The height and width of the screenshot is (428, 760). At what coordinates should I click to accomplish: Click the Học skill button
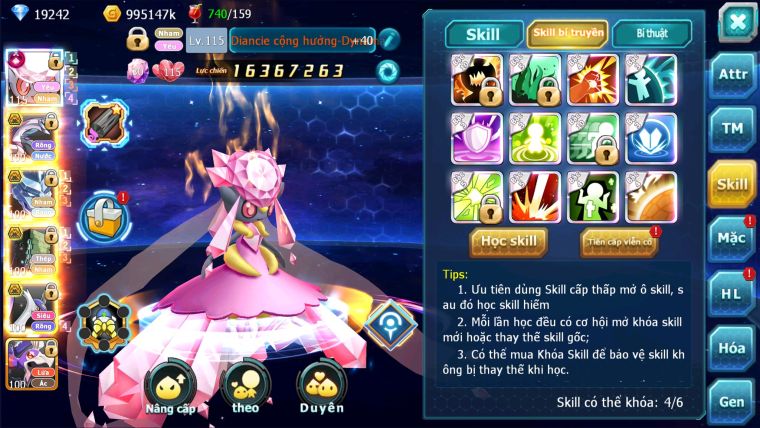point(510,241)
